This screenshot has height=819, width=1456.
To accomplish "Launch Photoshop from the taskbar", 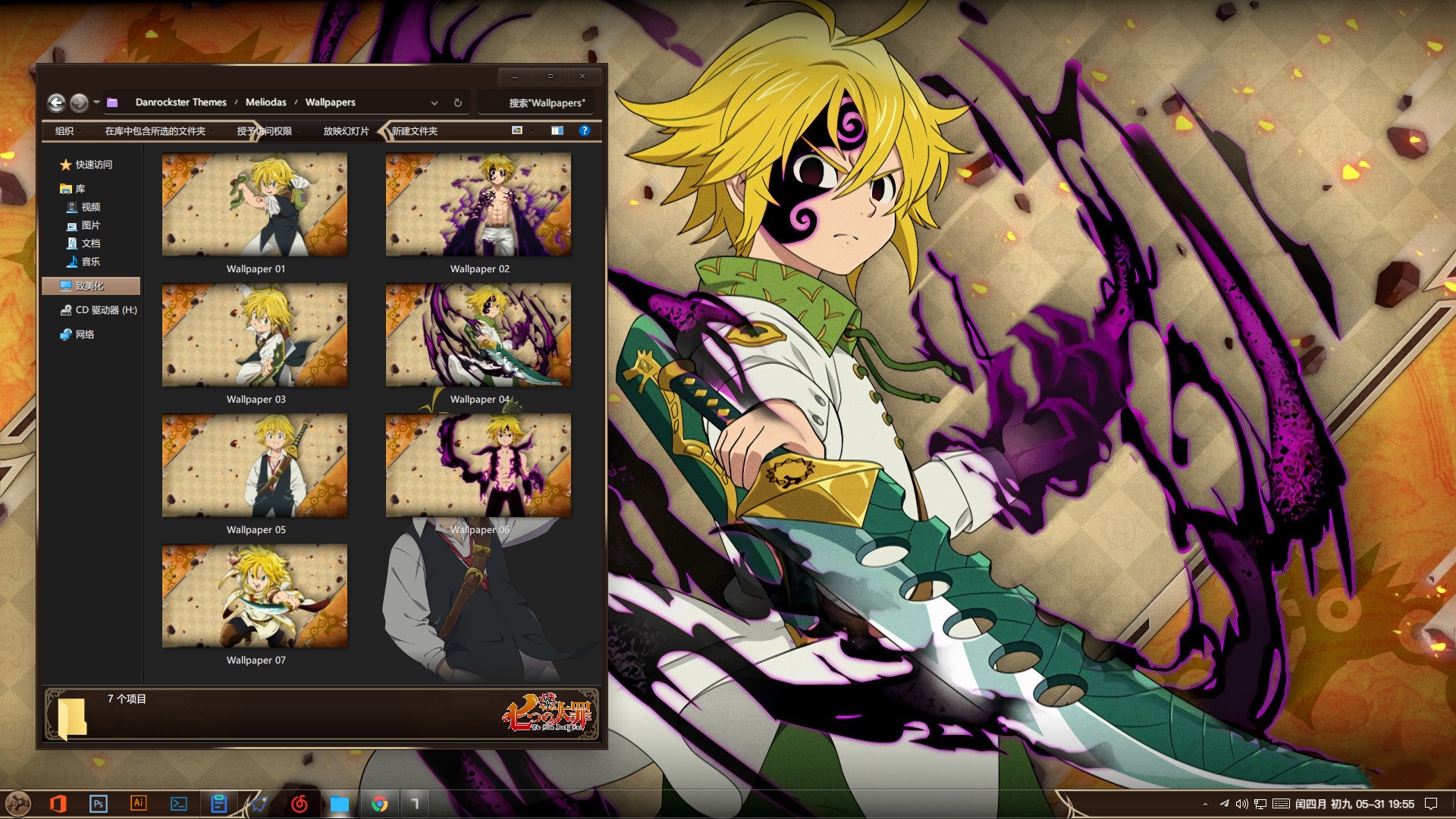I will tap(98, 804).
